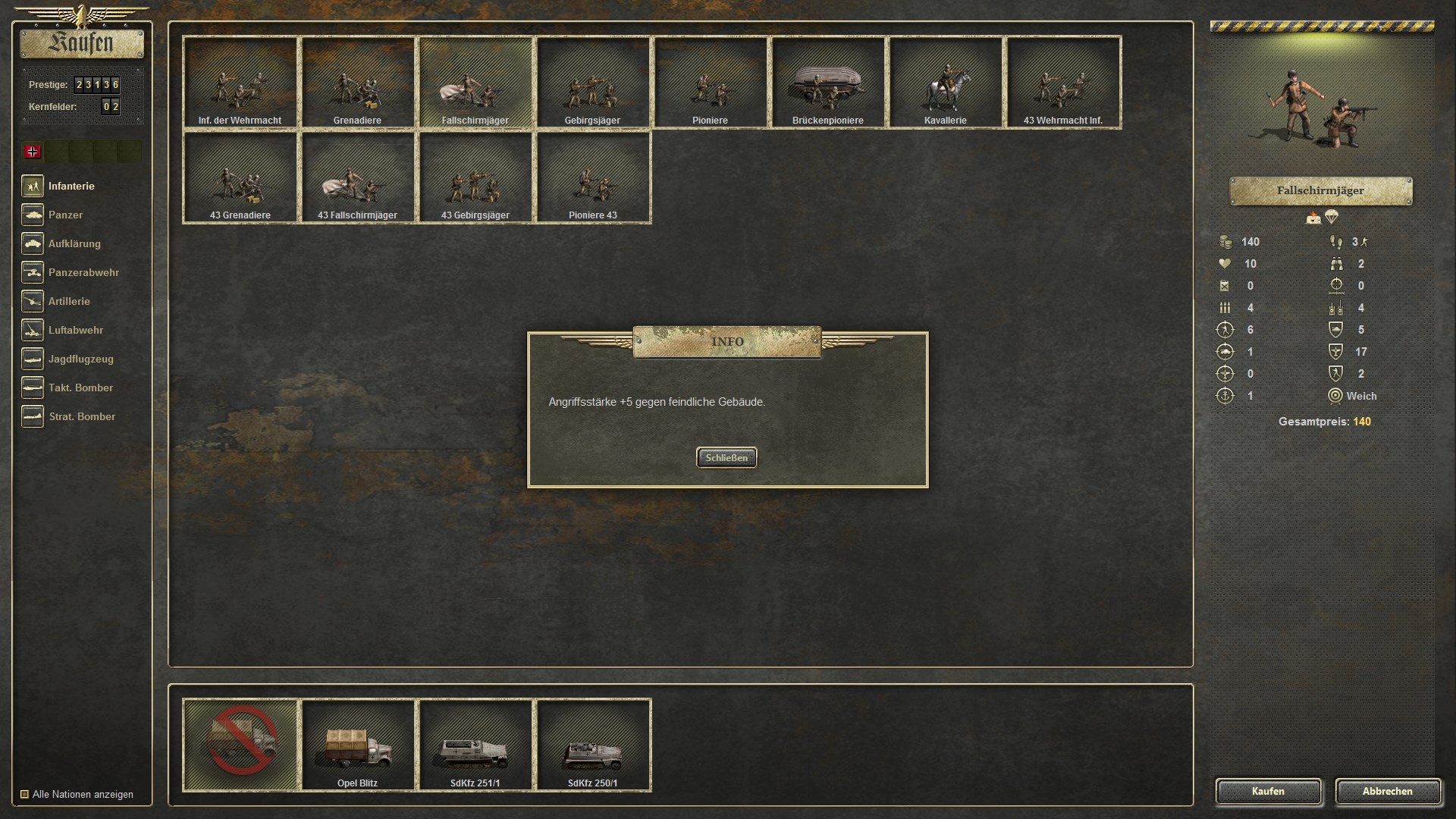The image size is (1456, 819).
Task: Close the info dialog with Schließen
Action: [x=726, y=457]
